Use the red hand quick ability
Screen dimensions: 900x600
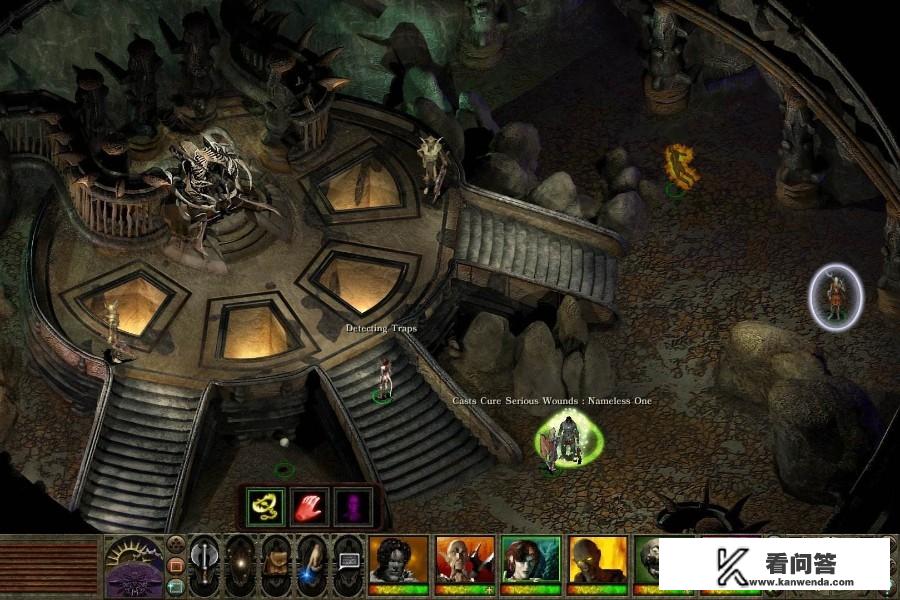309,506
